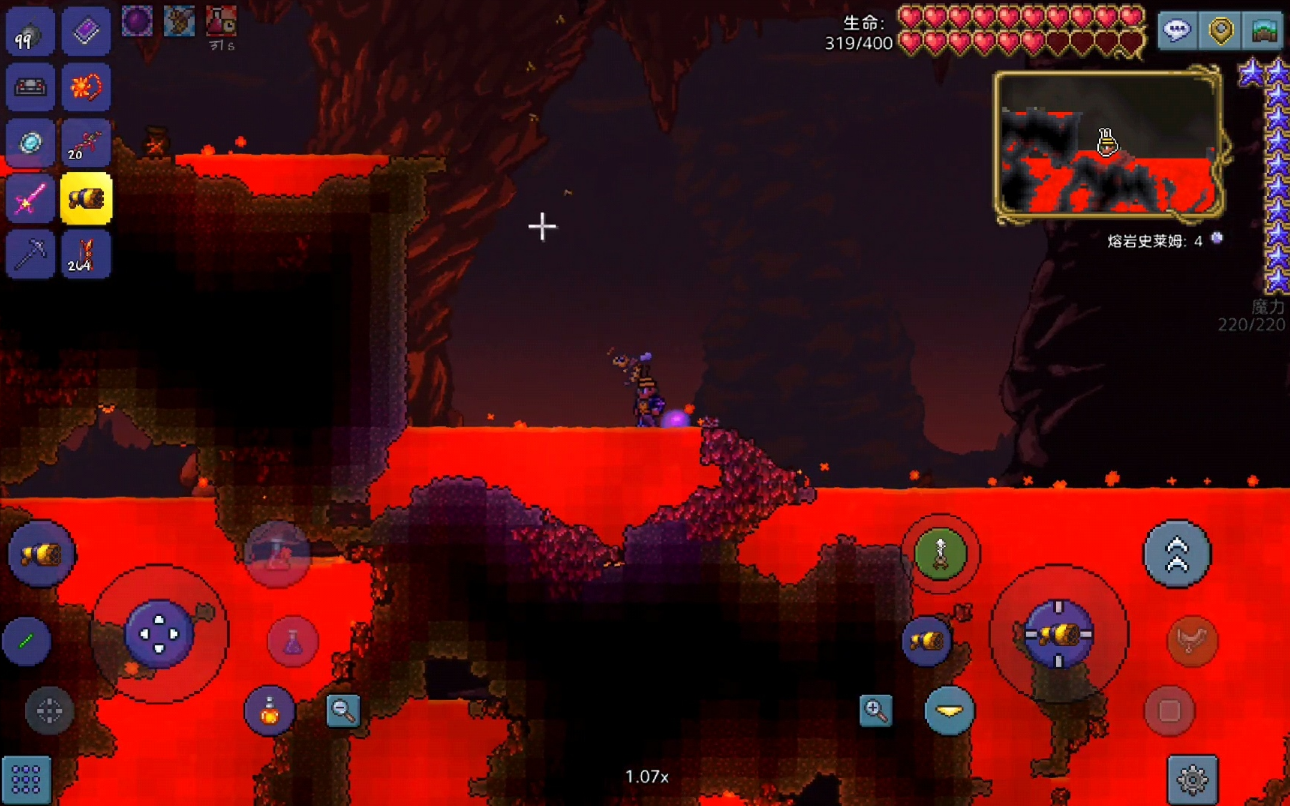1290x806 pixels.
Task: Select the magic mirror hotbar slot
Action: [29, 144]
